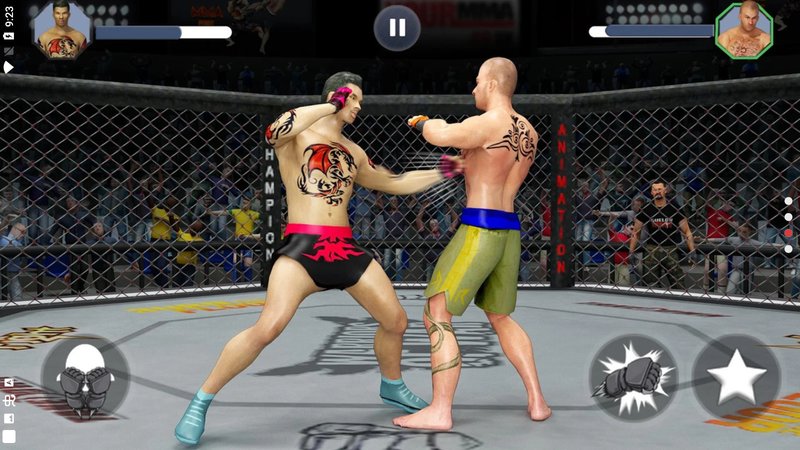Select the bald opponent portrait

point(744,30)
